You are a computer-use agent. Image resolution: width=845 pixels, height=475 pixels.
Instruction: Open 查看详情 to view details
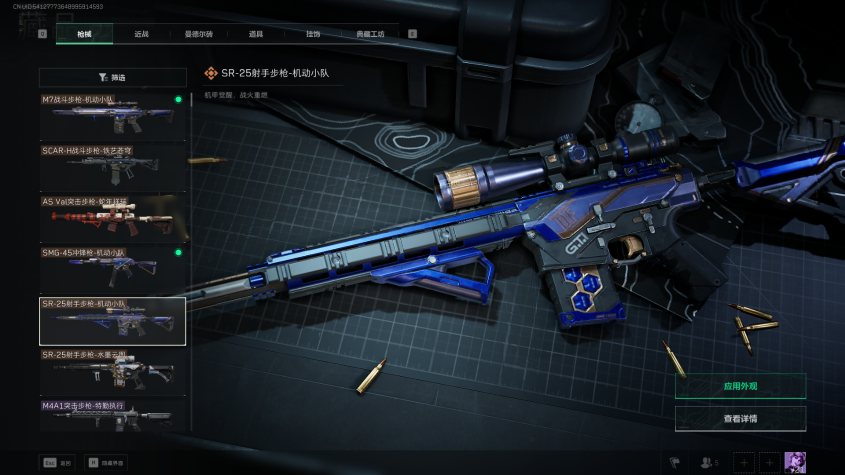pos(740,419)
